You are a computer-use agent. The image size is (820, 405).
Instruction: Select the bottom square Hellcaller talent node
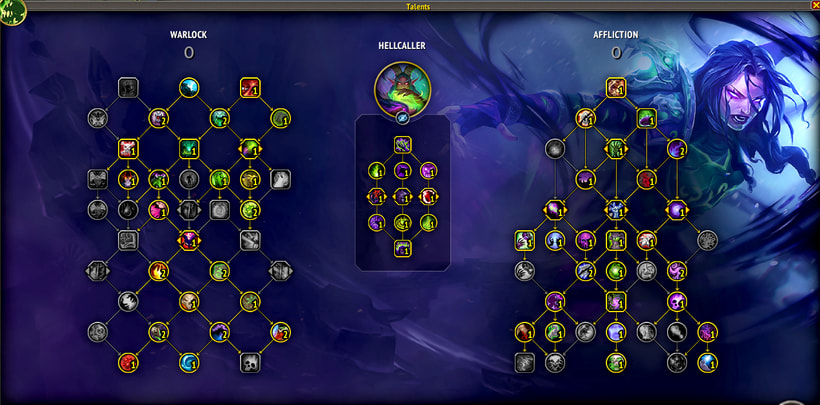tap(402, 248)
